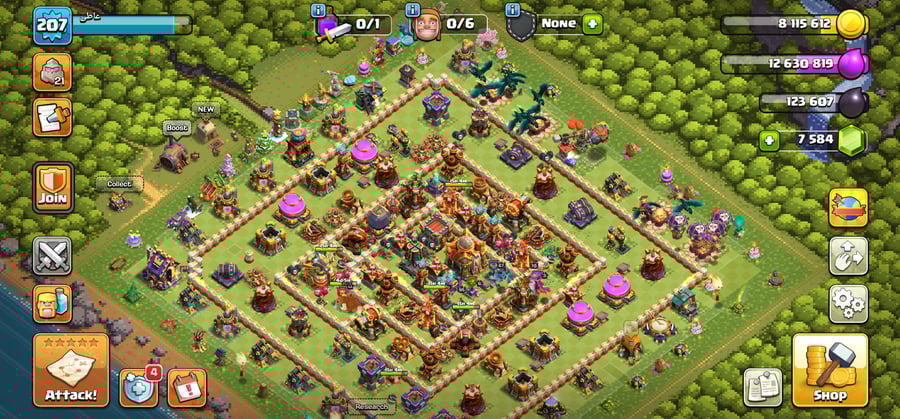Open the level 207 player profile badge
900x419 pixels.
[x=52, y=25]
